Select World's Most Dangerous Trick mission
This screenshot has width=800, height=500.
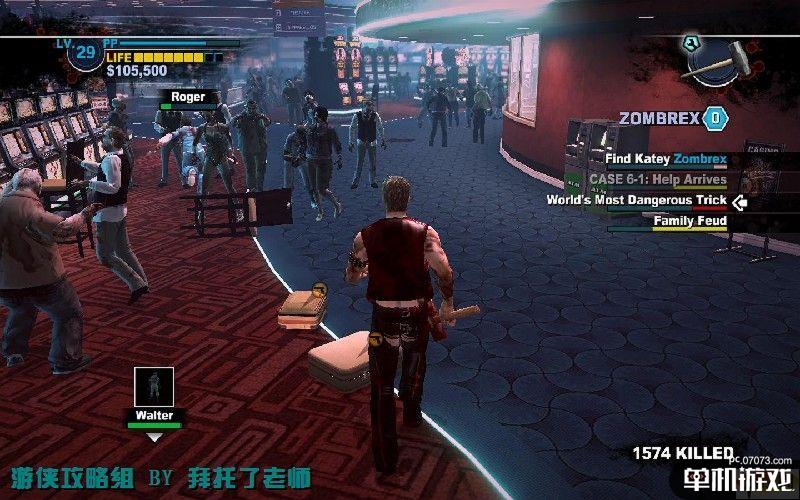pos(636,200)
